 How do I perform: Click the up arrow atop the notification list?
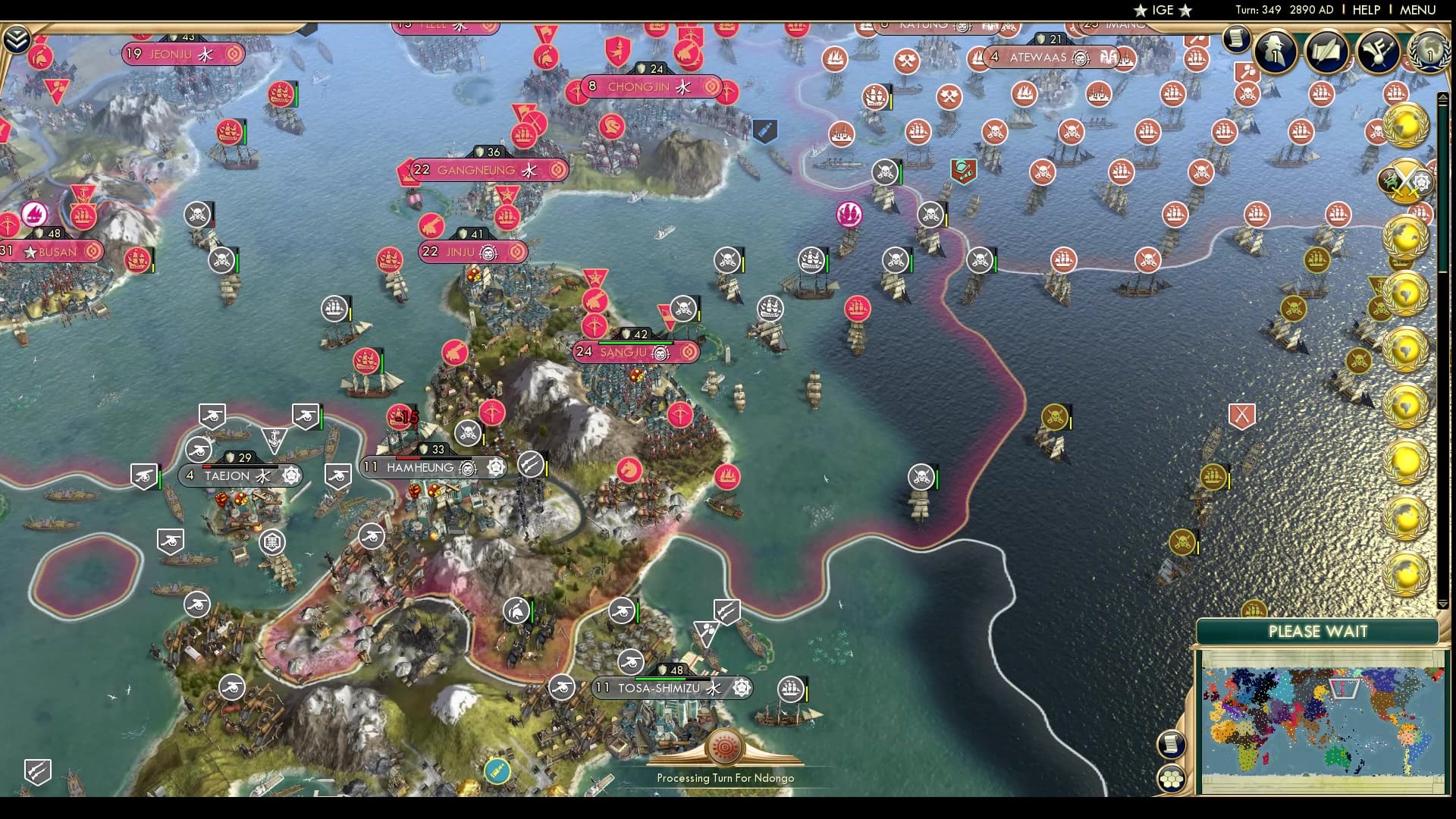pyautogui.click(x=1442, y=98)
